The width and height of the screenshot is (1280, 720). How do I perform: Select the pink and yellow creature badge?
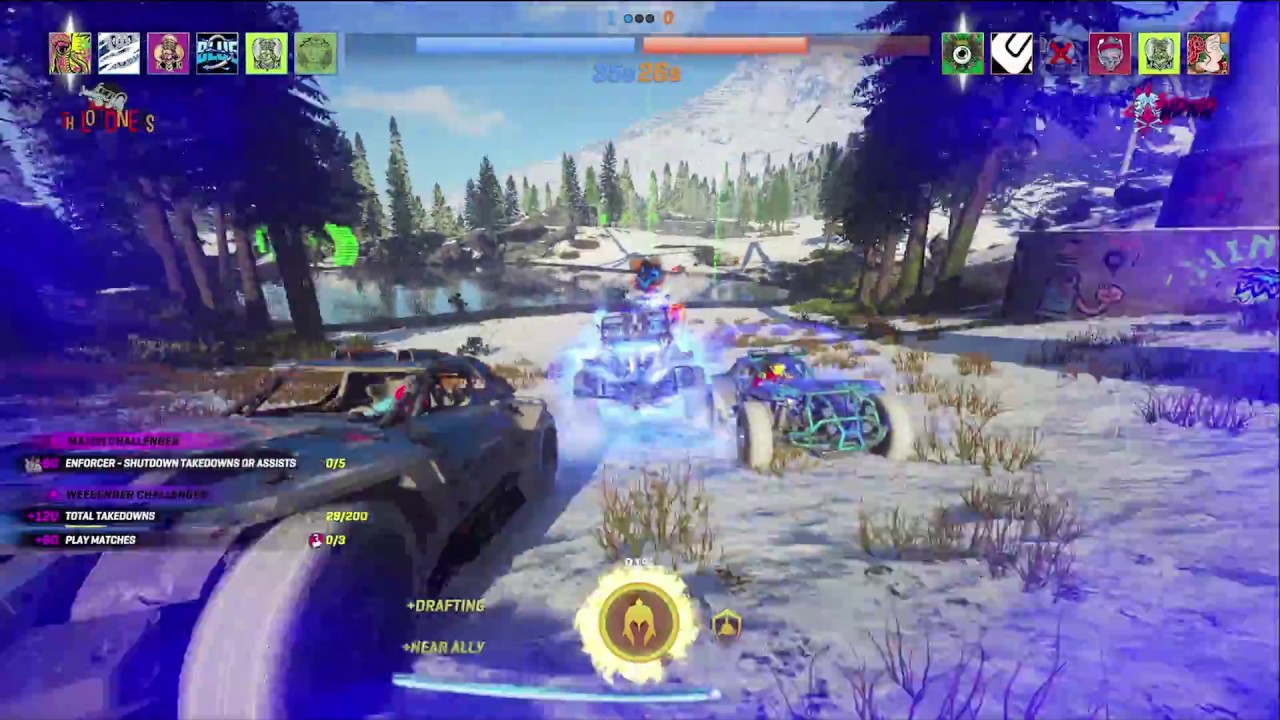[x=70, y=54]
